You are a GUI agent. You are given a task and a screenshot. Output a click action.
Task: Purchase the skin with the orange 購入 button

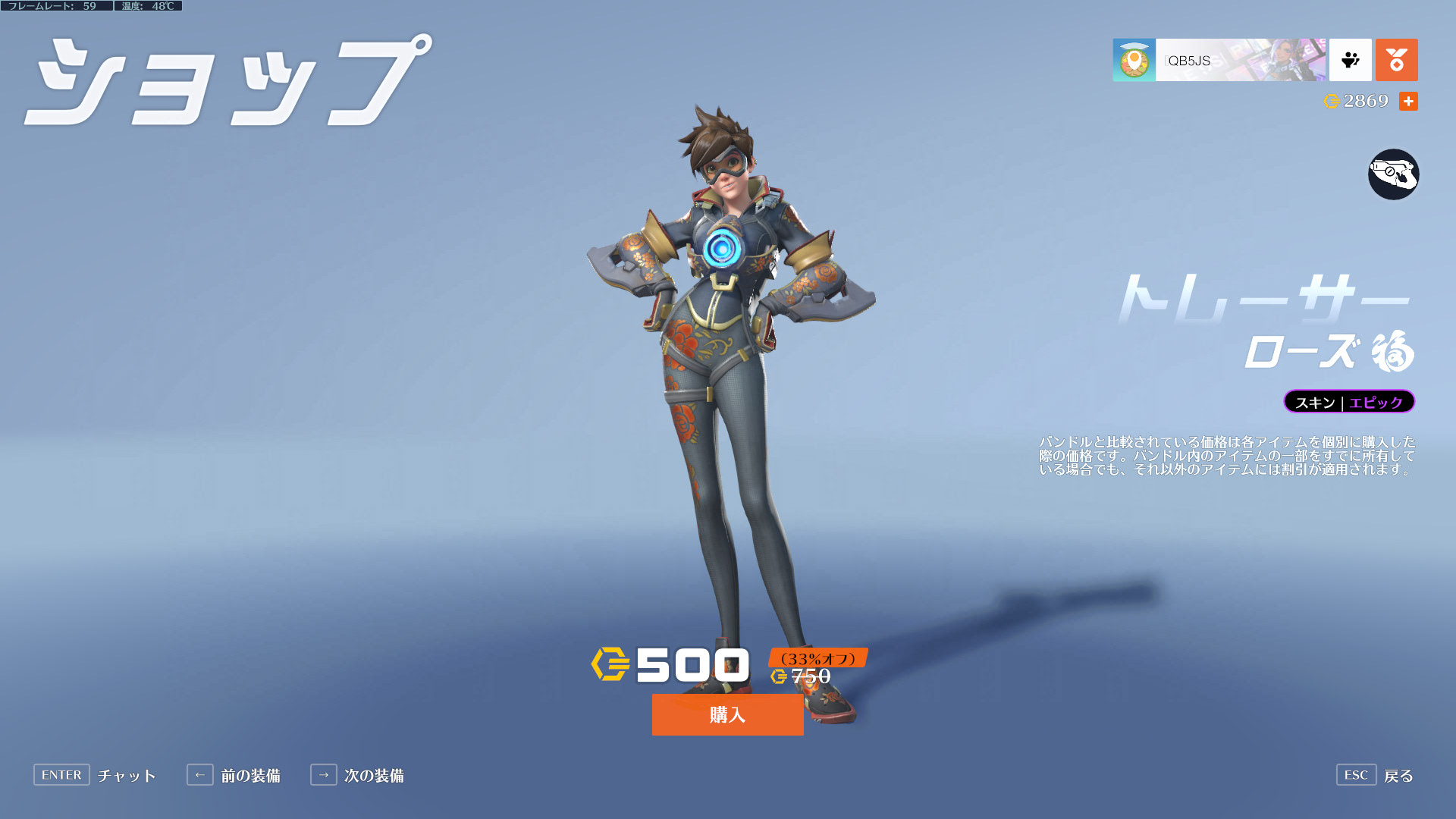727,714
